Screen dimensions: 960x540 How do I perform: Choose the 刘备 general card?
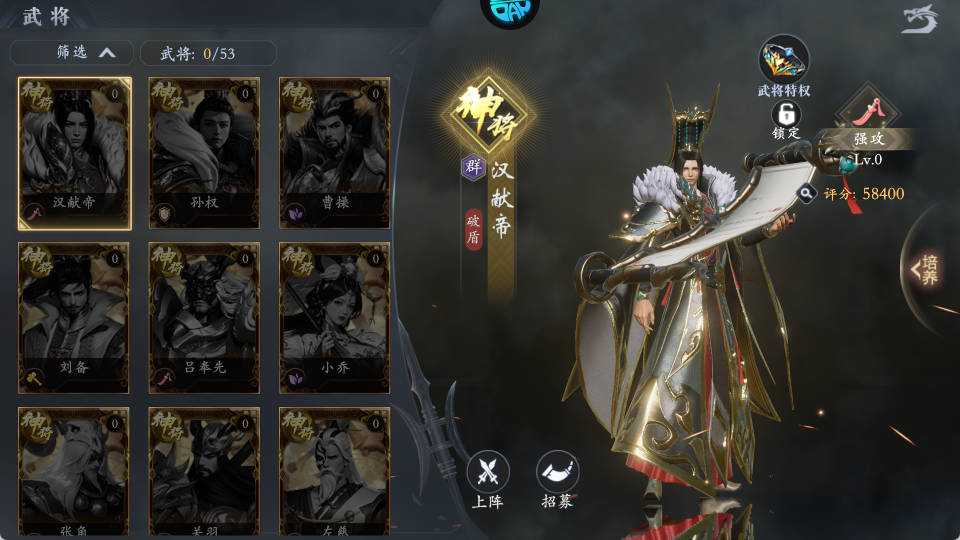75,317
